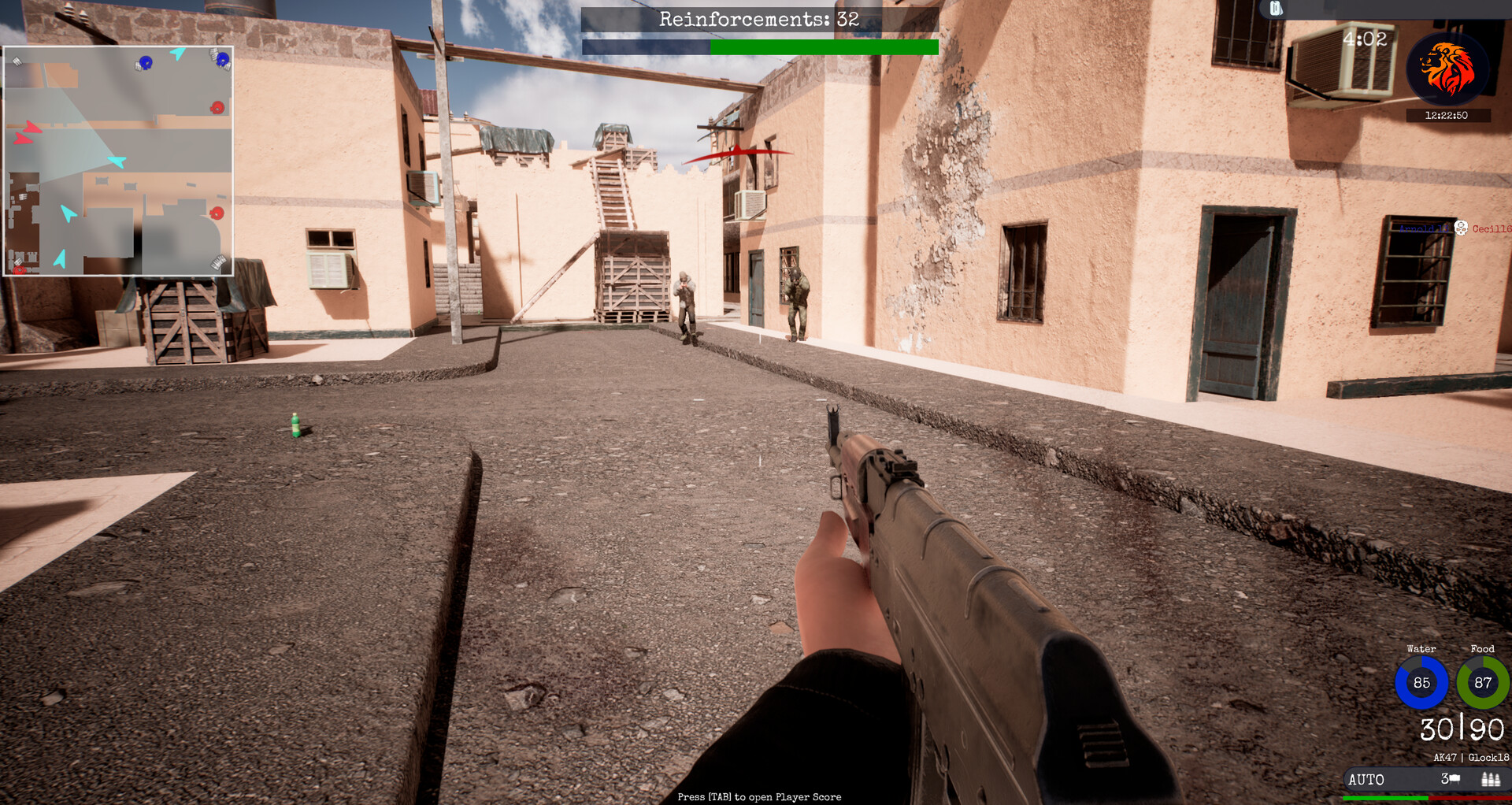This screenshot has height=805, width=1512.
Task: Open the Player Score tab
Action: click(x=758, y=796)
